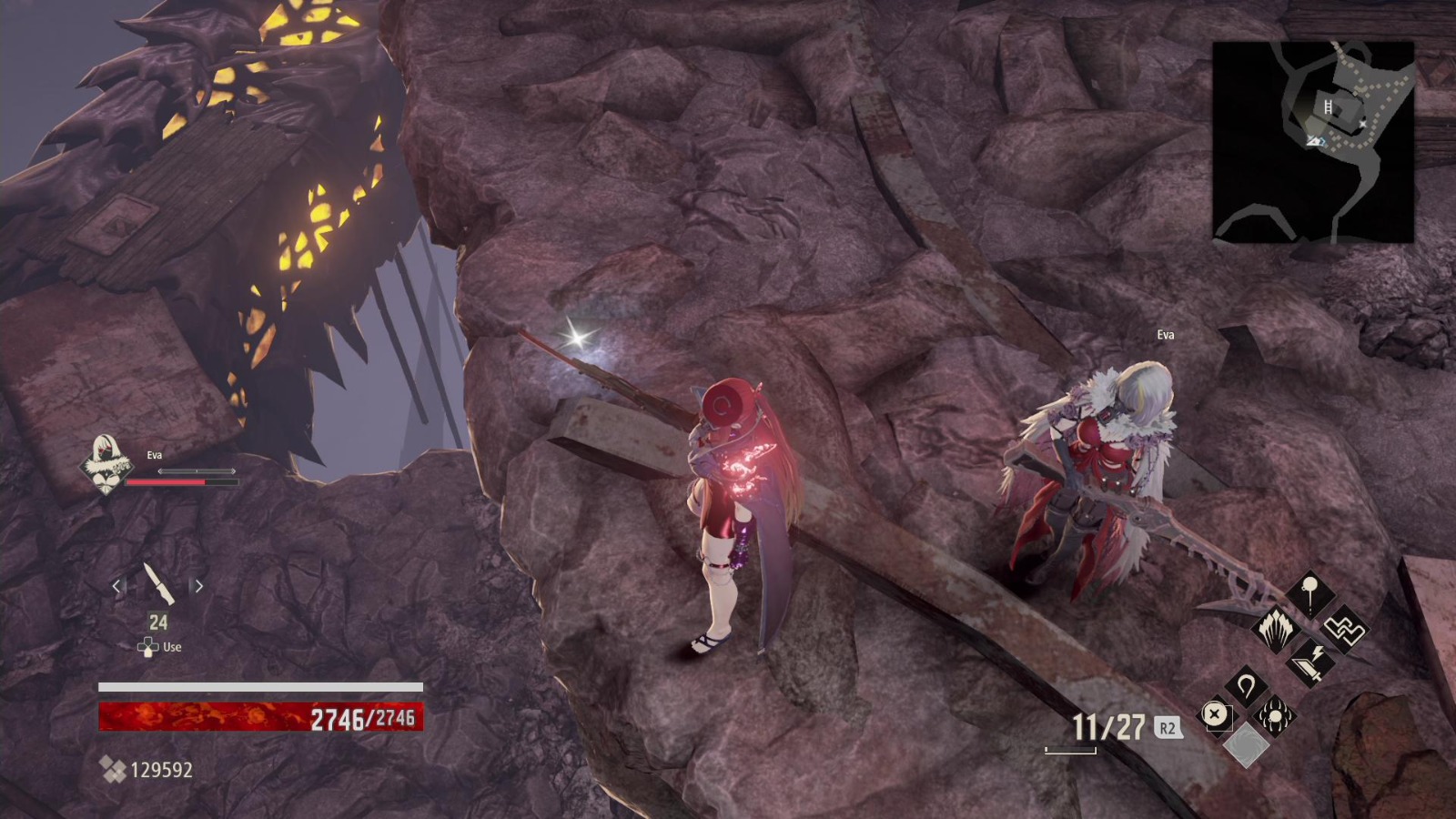
Task: Select the zigzag blade gift icon
Action: (x=1345, y=631)
